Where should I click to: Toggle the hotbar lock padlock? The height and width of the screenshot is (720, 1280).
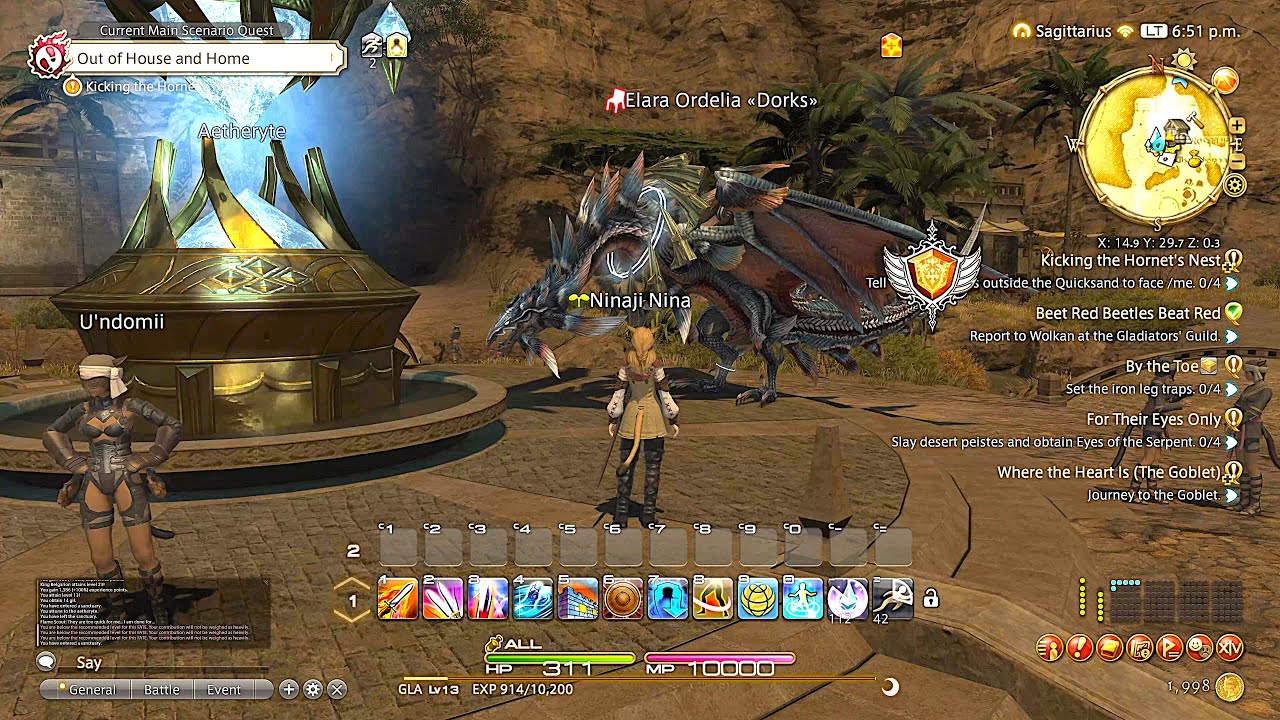931,597
